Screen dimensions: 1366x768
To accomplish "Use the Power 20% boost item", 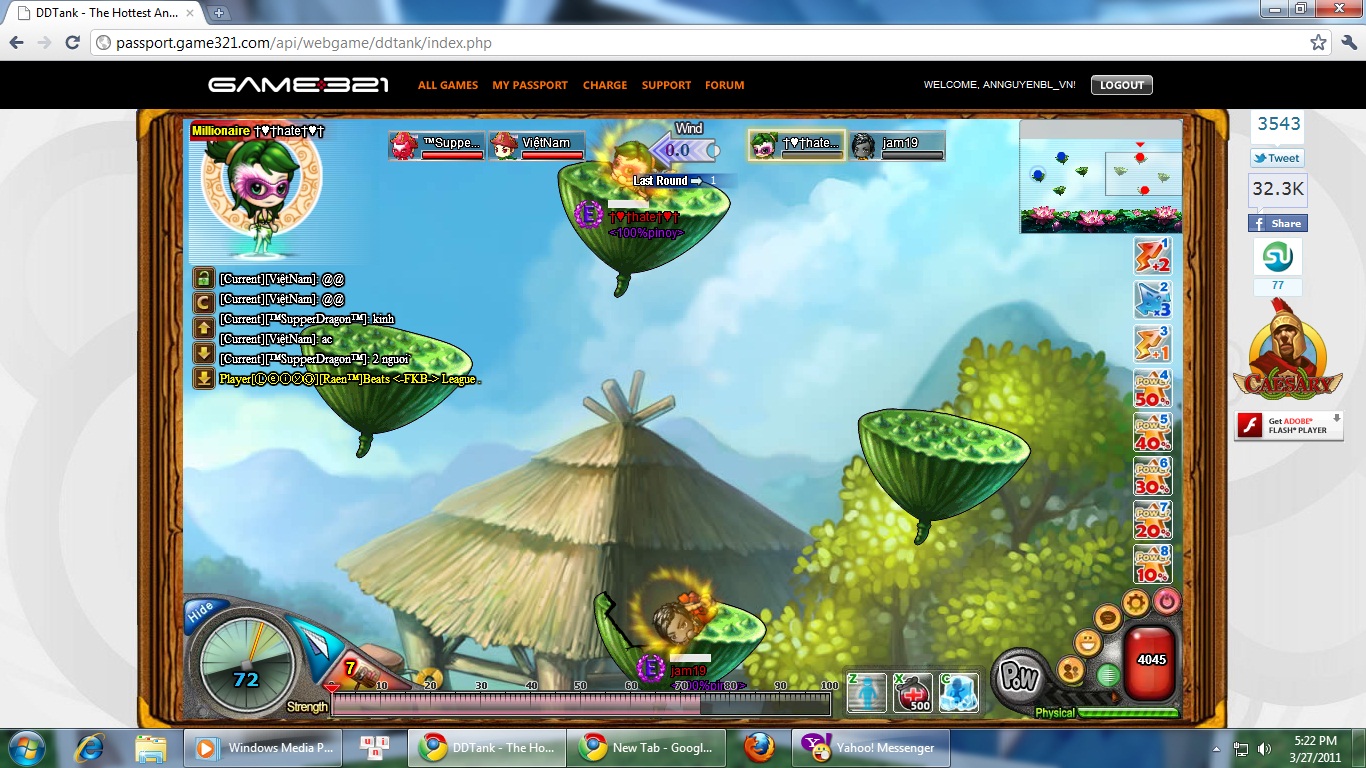I will click(x=1152, y=520).
